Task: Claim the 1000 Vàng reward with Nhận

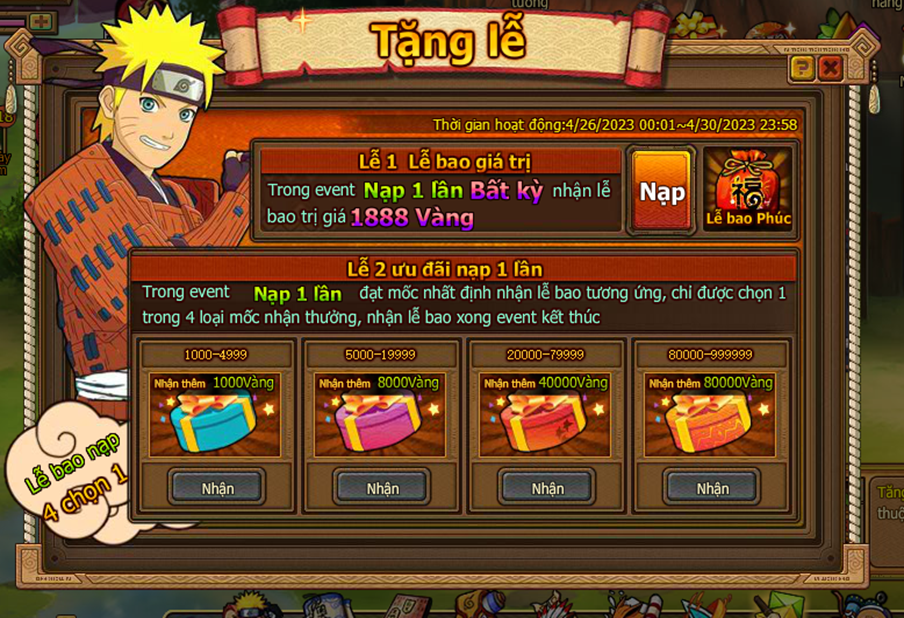Action: (x=217, y=488)
